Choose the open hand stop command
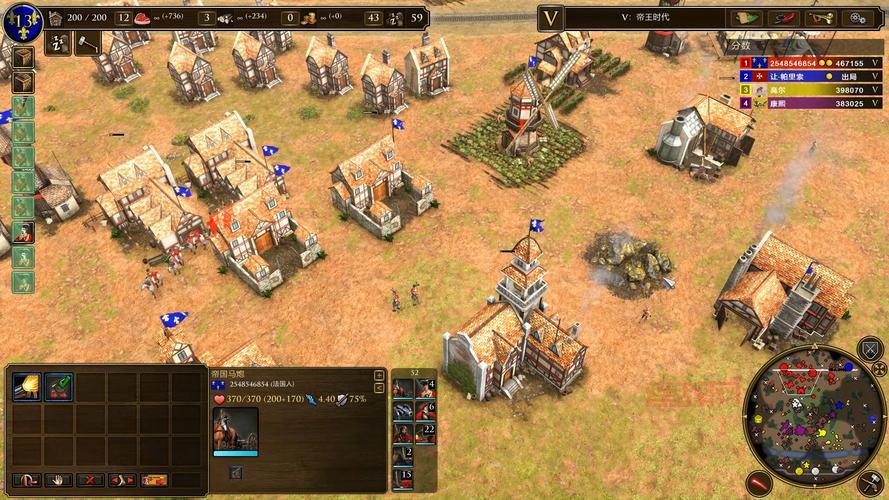 click(x=58, y=481)
